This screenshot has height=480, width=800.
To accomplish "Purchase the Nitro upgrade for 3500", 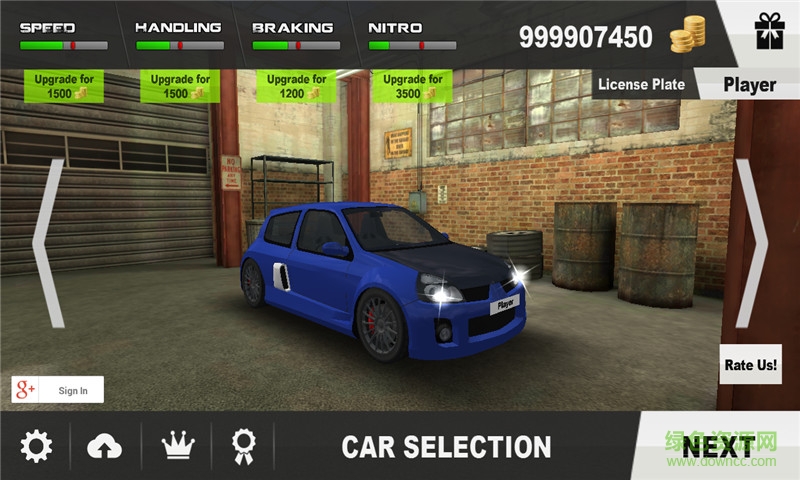I will [x=410, y=86].
